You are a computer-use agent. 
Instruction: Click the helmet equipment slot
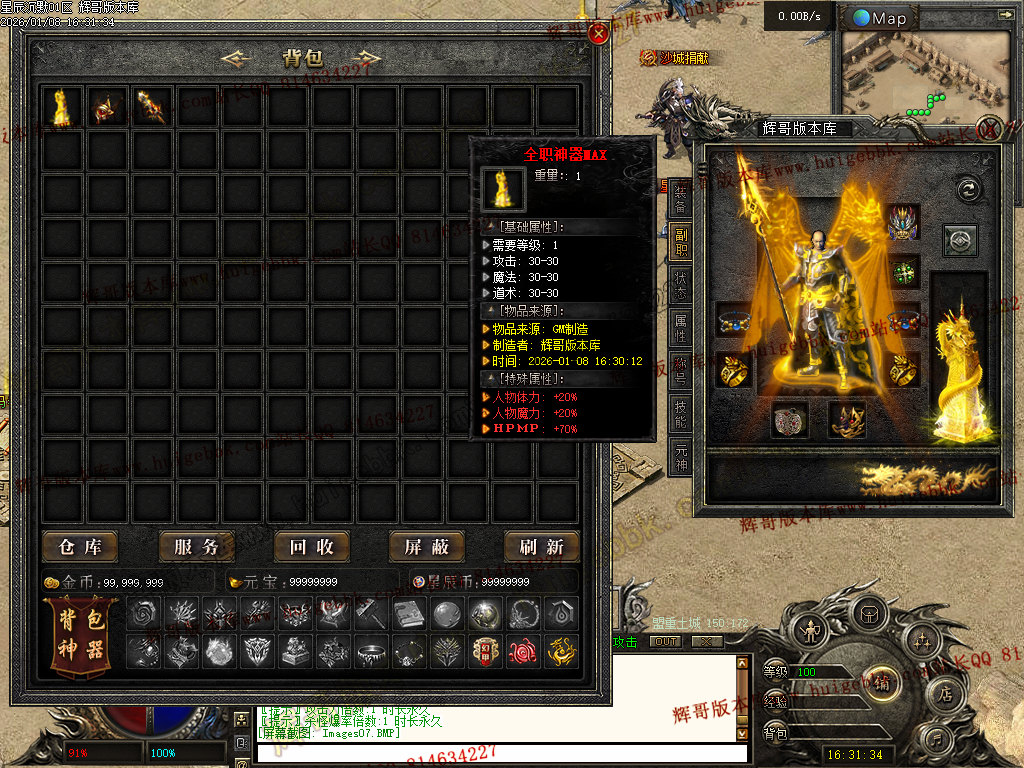[x=903, y=223]
